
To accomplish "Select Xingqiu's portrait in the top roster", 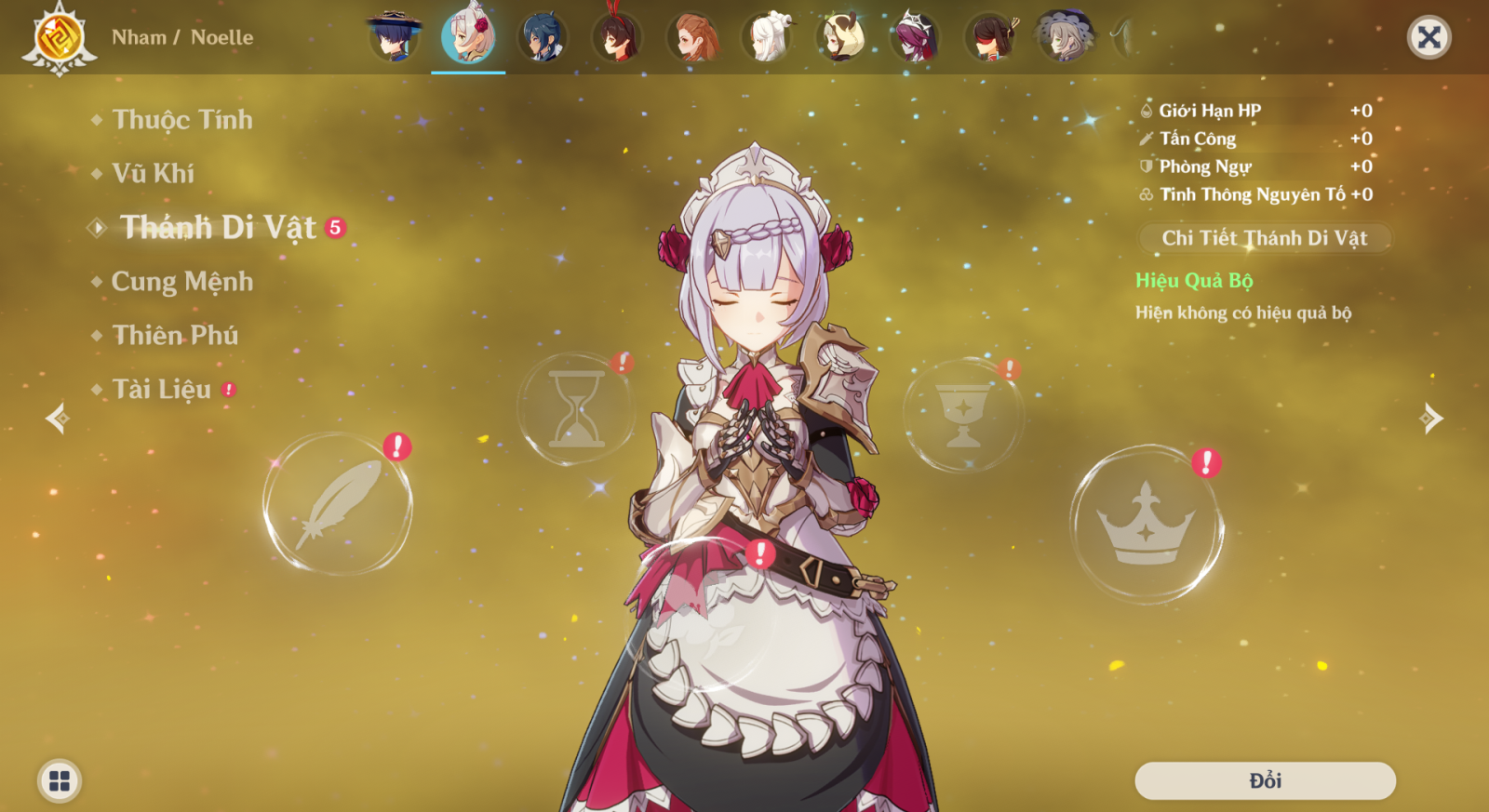I will click(543, 35).
